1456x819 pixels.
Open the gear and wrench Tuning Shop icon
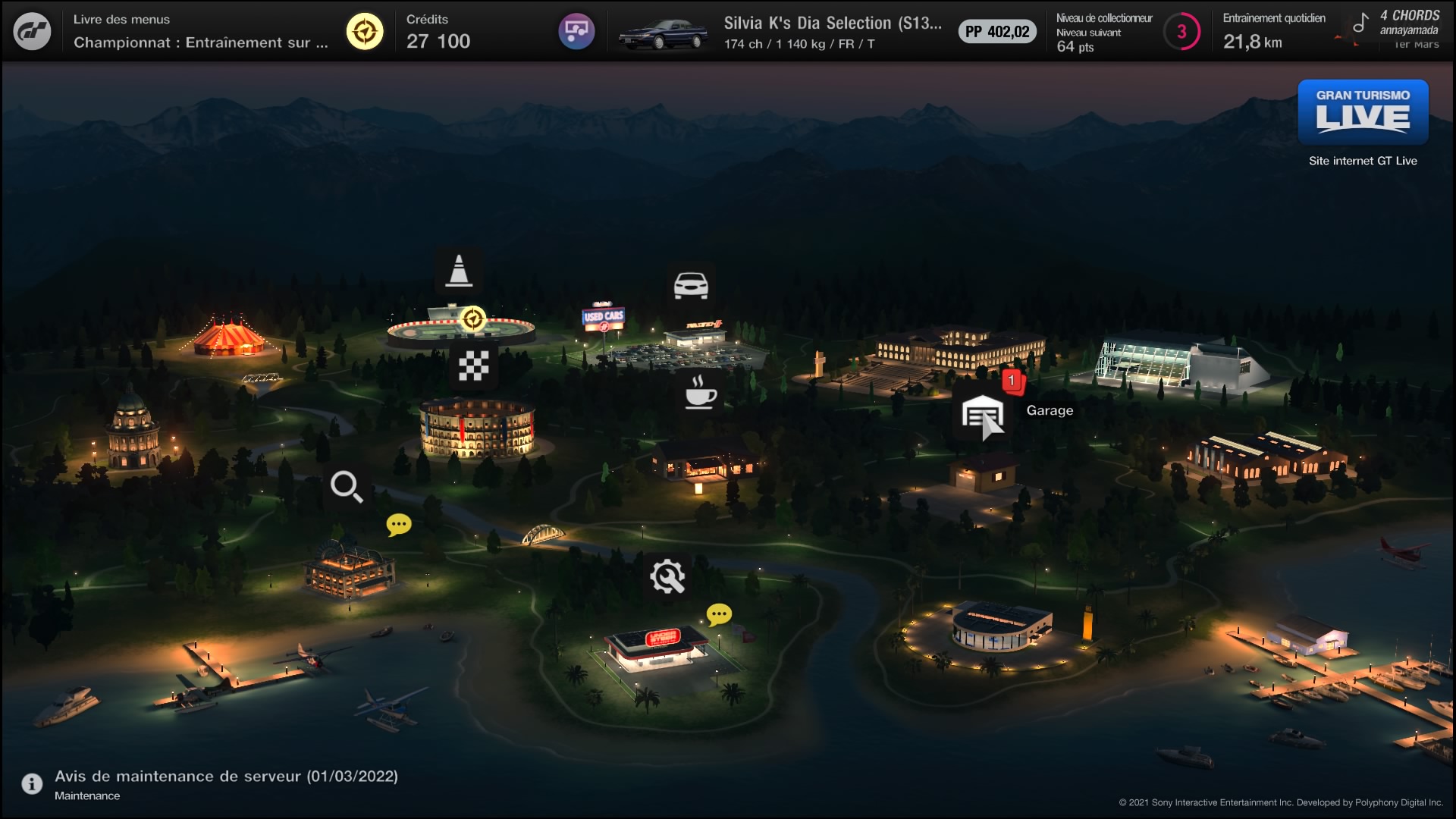pyautogui.click(x=667, y=576)
